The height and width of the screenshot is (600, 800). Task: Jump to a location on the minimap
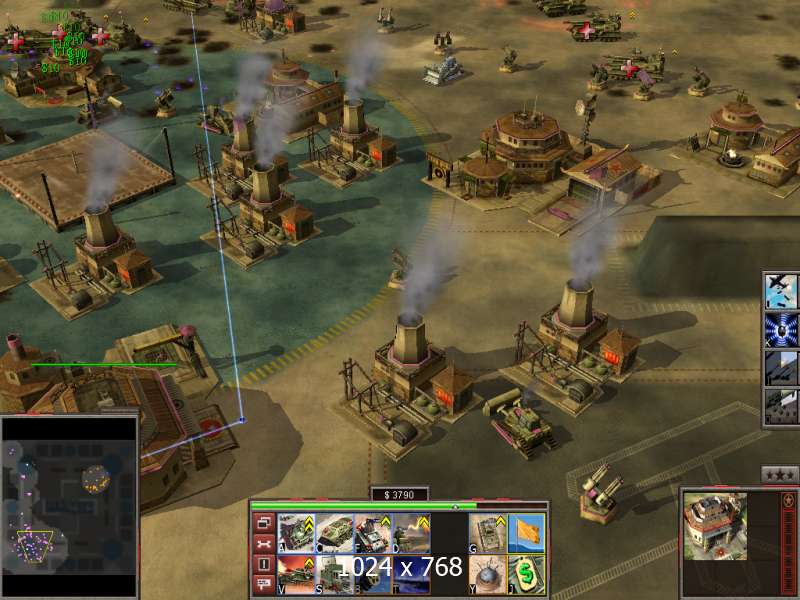click(x=69, y=507)
